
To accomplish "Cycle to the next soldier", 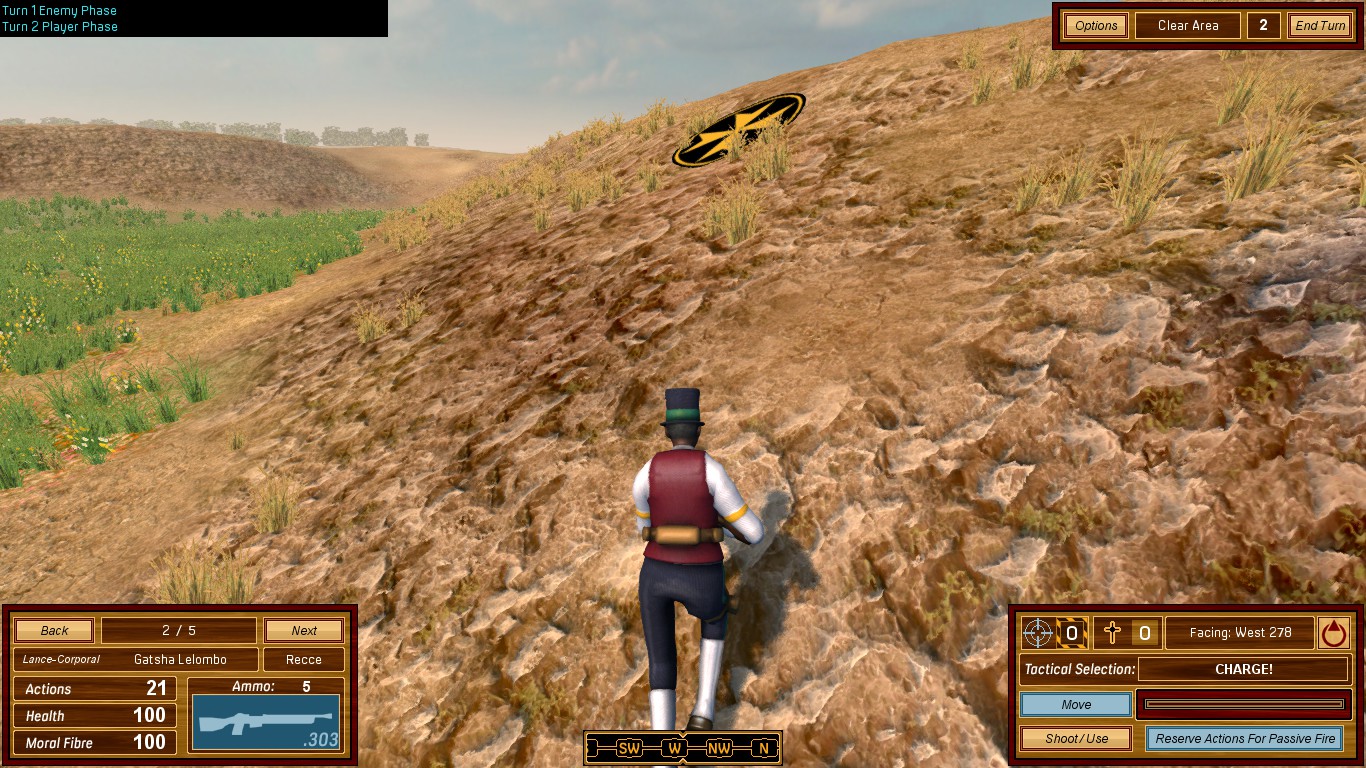I will pyautogui.click(x=304, y=631).
